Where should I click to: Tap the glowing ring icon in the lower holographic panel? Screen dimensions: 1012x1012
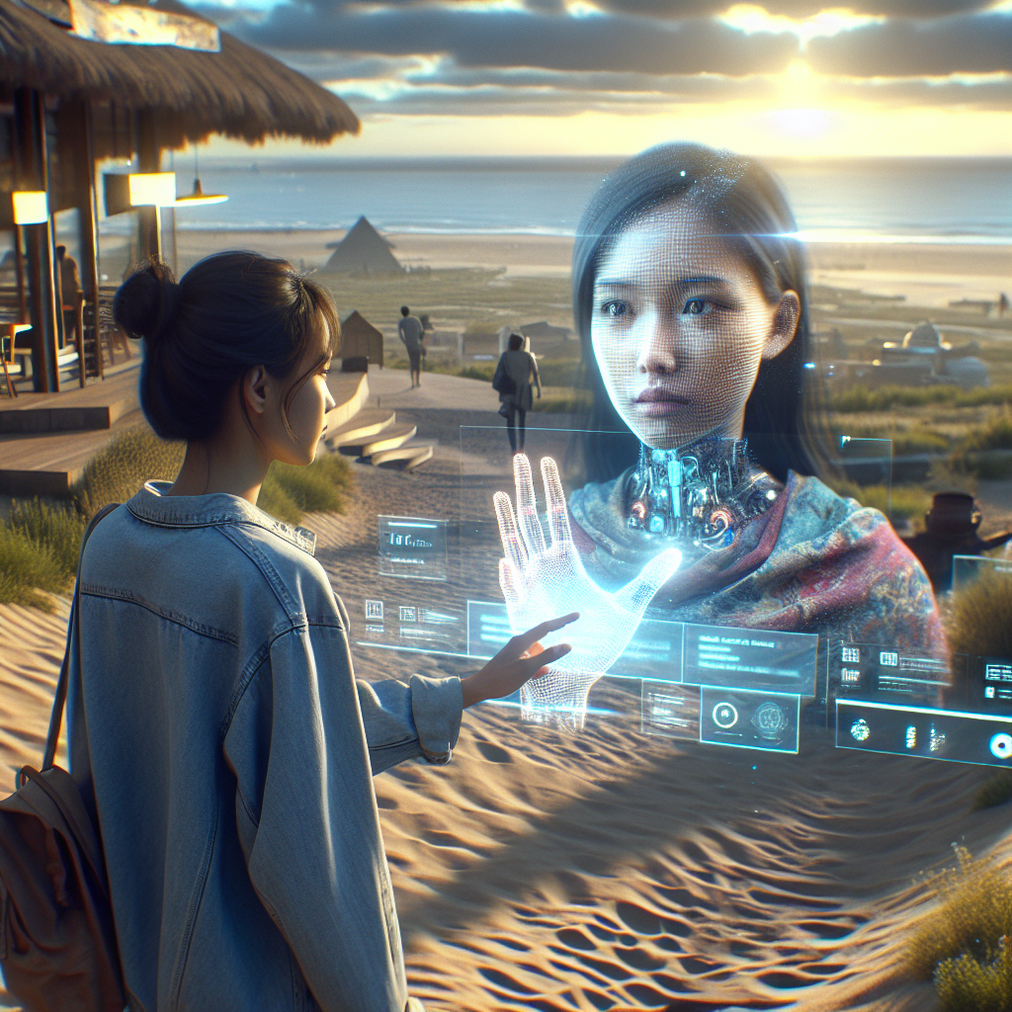click(725, 715)
